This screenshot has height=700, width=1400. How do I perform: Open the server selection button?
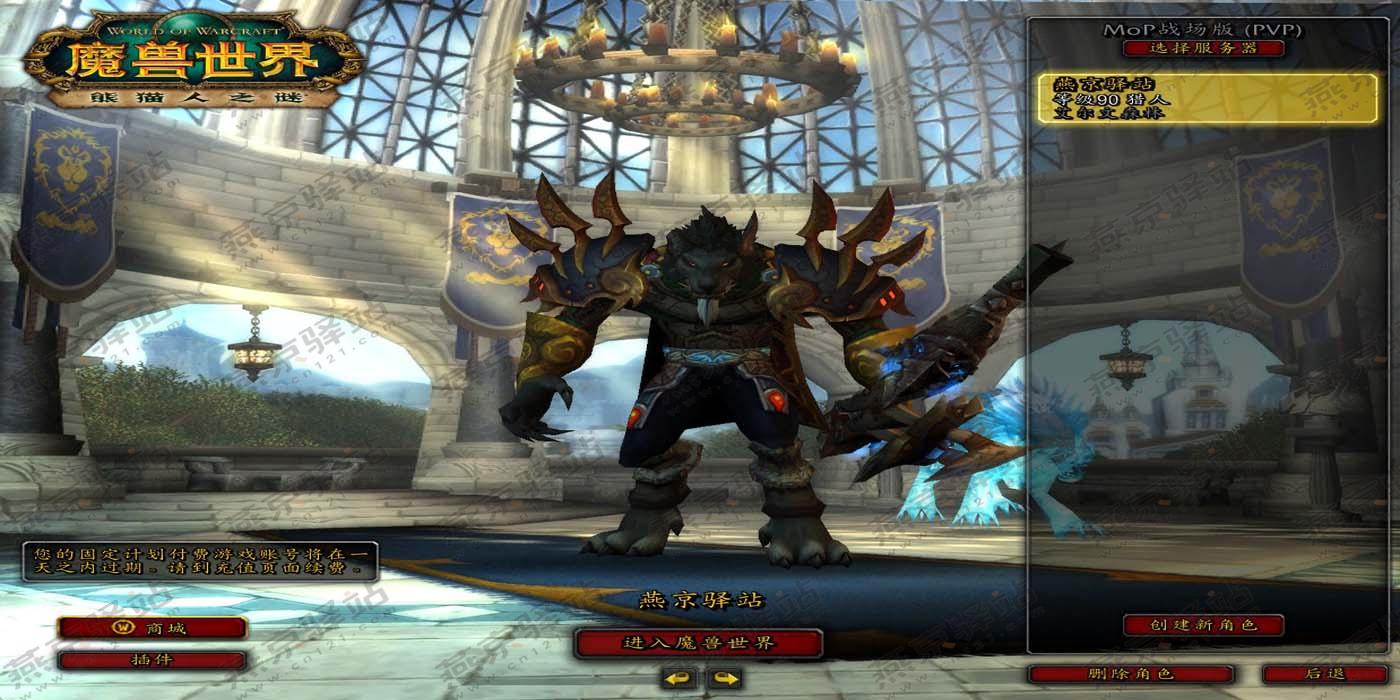click(x=1203, y=48)
